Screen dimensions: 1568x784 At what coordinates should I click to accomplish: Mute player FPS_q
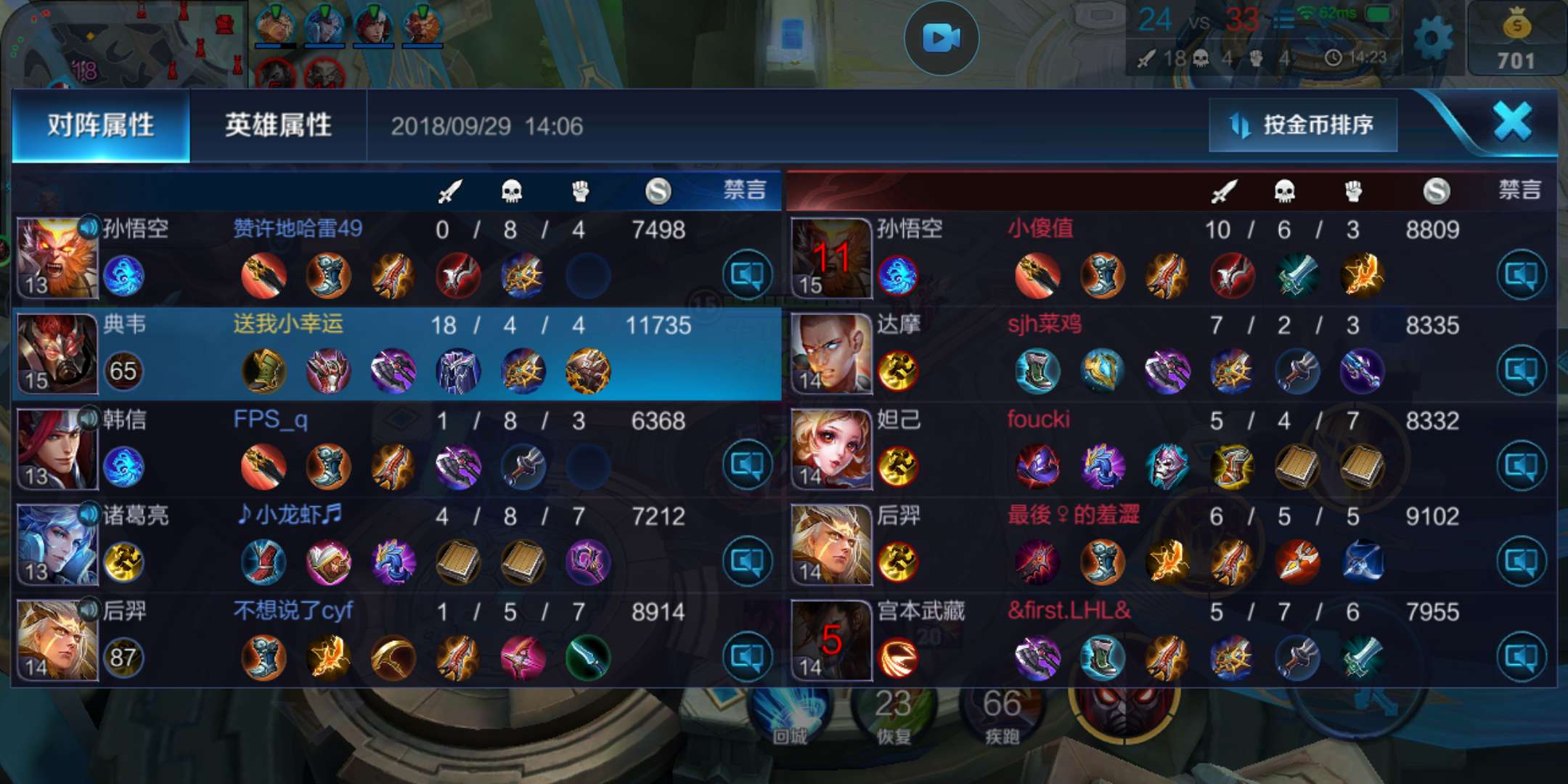747,465
